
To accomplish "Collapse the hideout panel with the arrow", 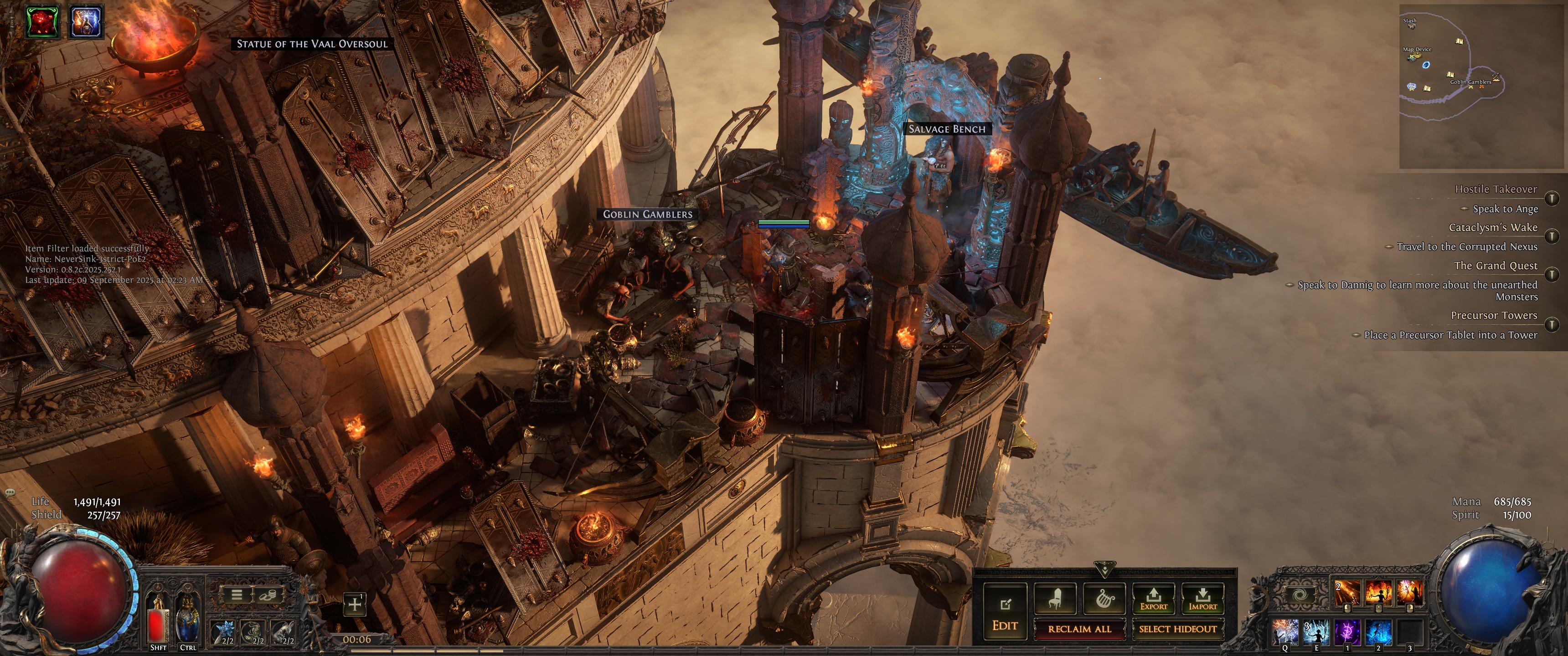I will [x=1104, y=569].
